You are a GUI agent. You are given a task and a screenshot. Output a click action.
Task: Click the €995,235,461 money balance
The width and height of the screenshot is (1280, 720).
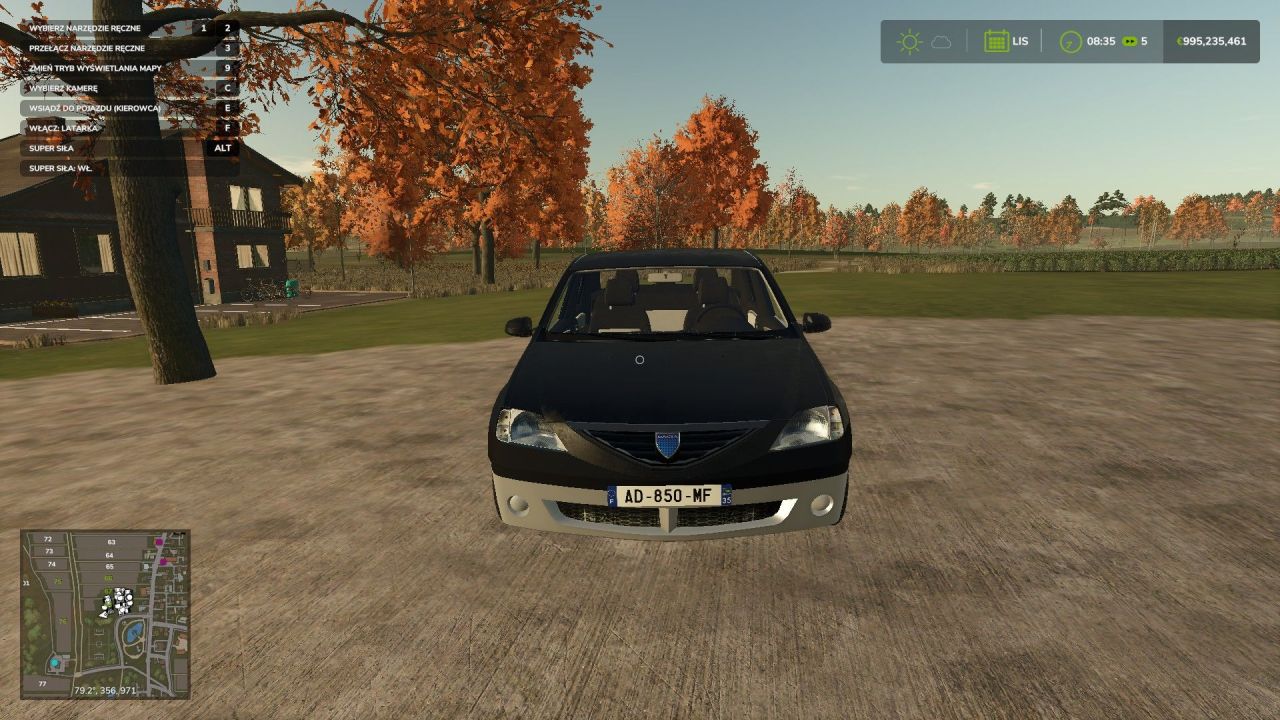coord(1210,41)
